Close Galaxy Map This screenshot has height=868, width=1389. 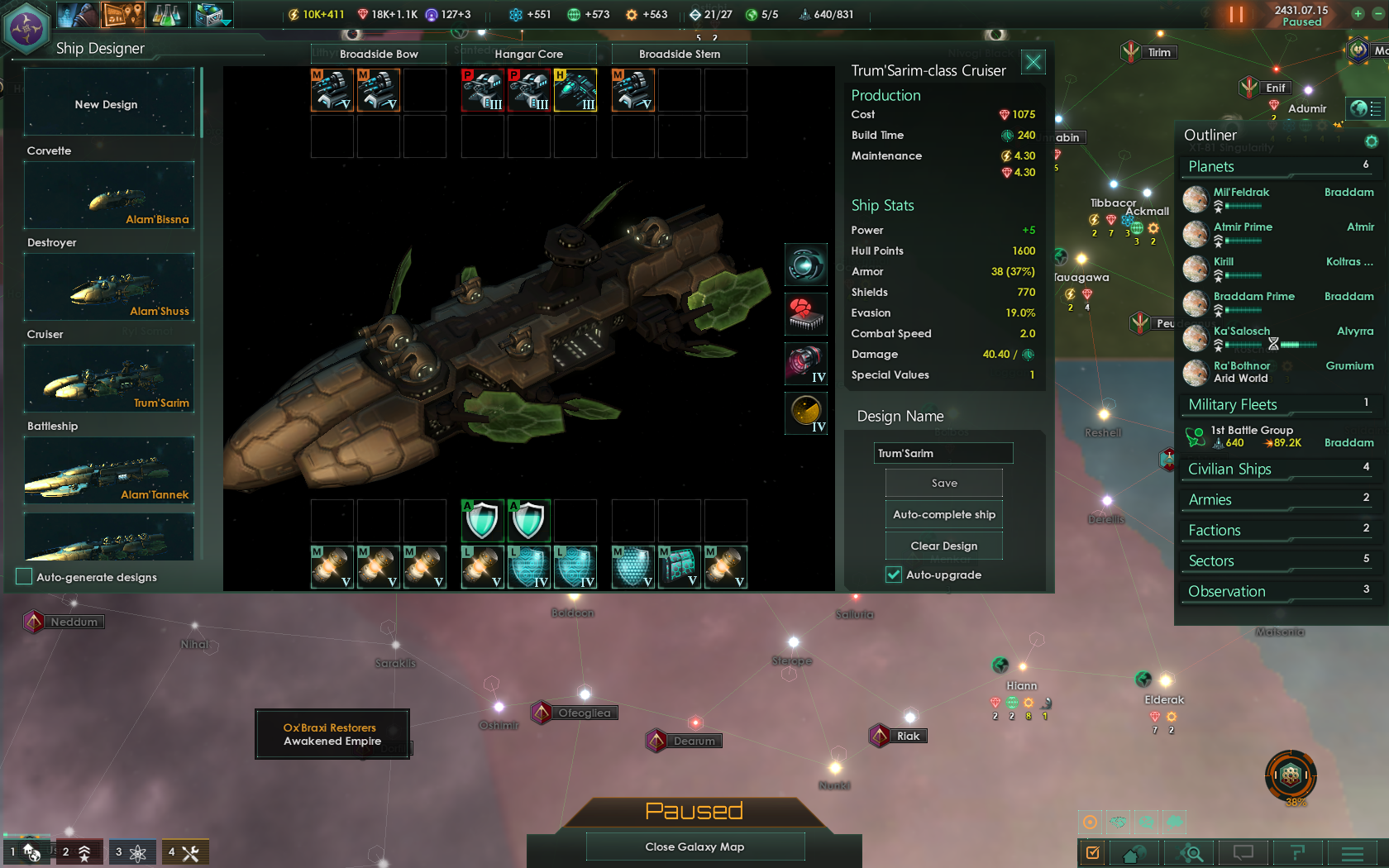click(x=694, y=847)
